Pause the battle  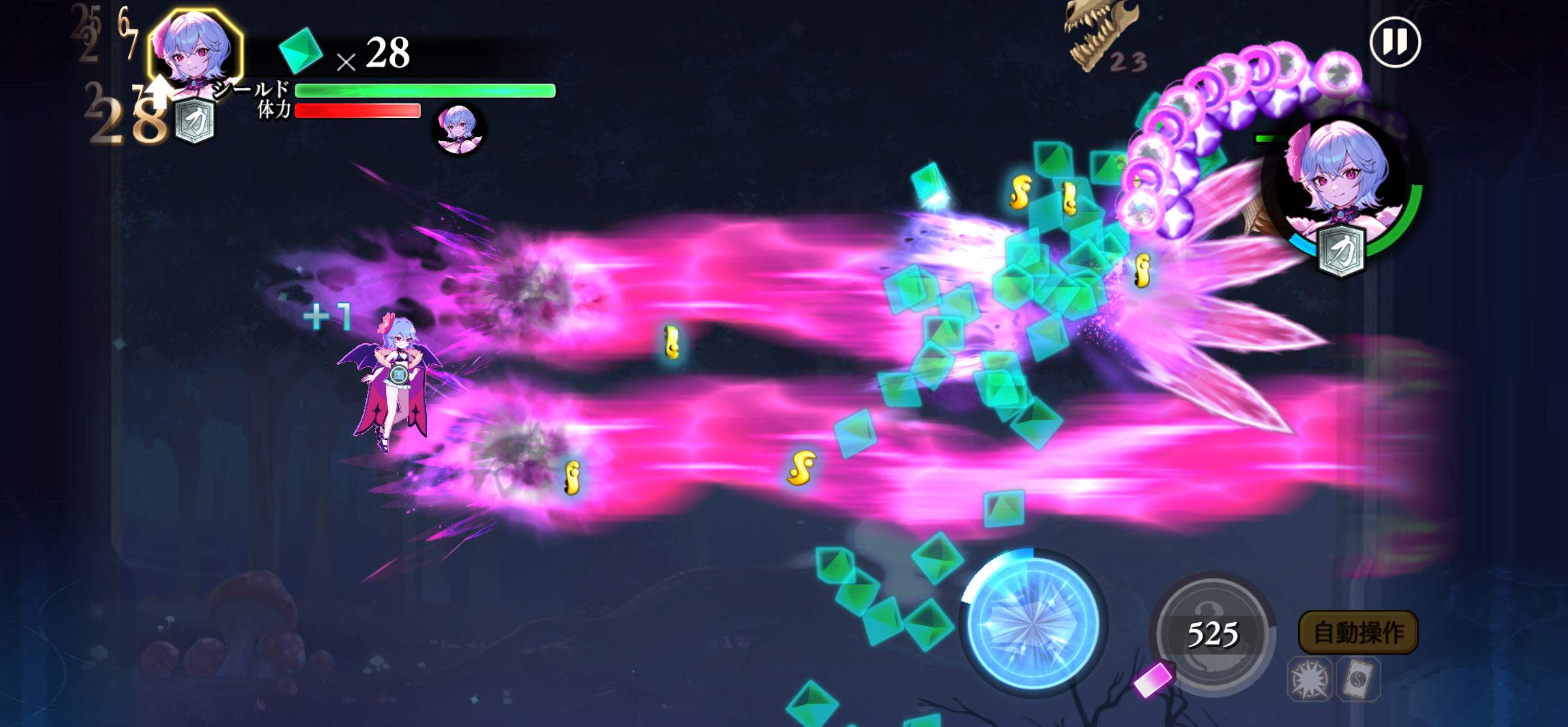coord(1395,42)
